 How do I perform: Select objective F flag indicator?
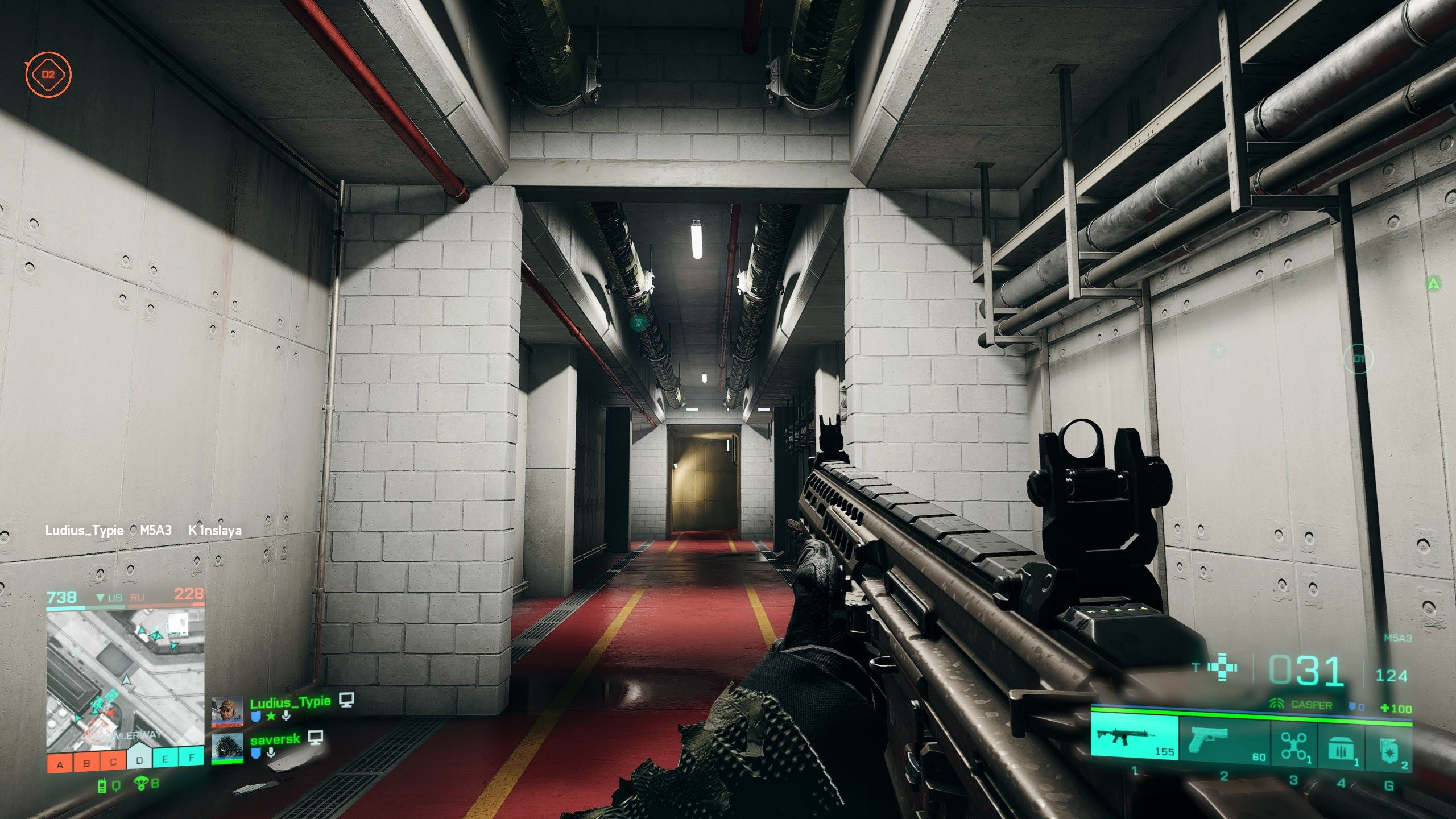[x=192, y=758]
